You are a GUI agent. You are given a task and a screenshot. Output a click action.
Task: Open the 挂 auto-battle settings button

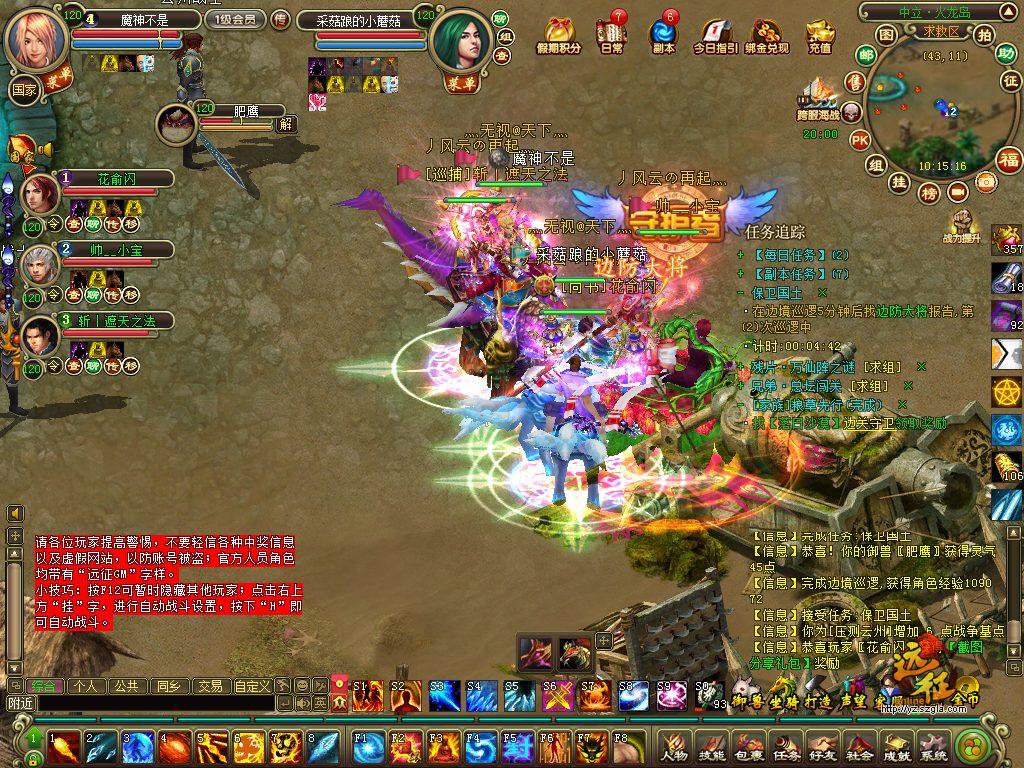(x=900, y=181)
